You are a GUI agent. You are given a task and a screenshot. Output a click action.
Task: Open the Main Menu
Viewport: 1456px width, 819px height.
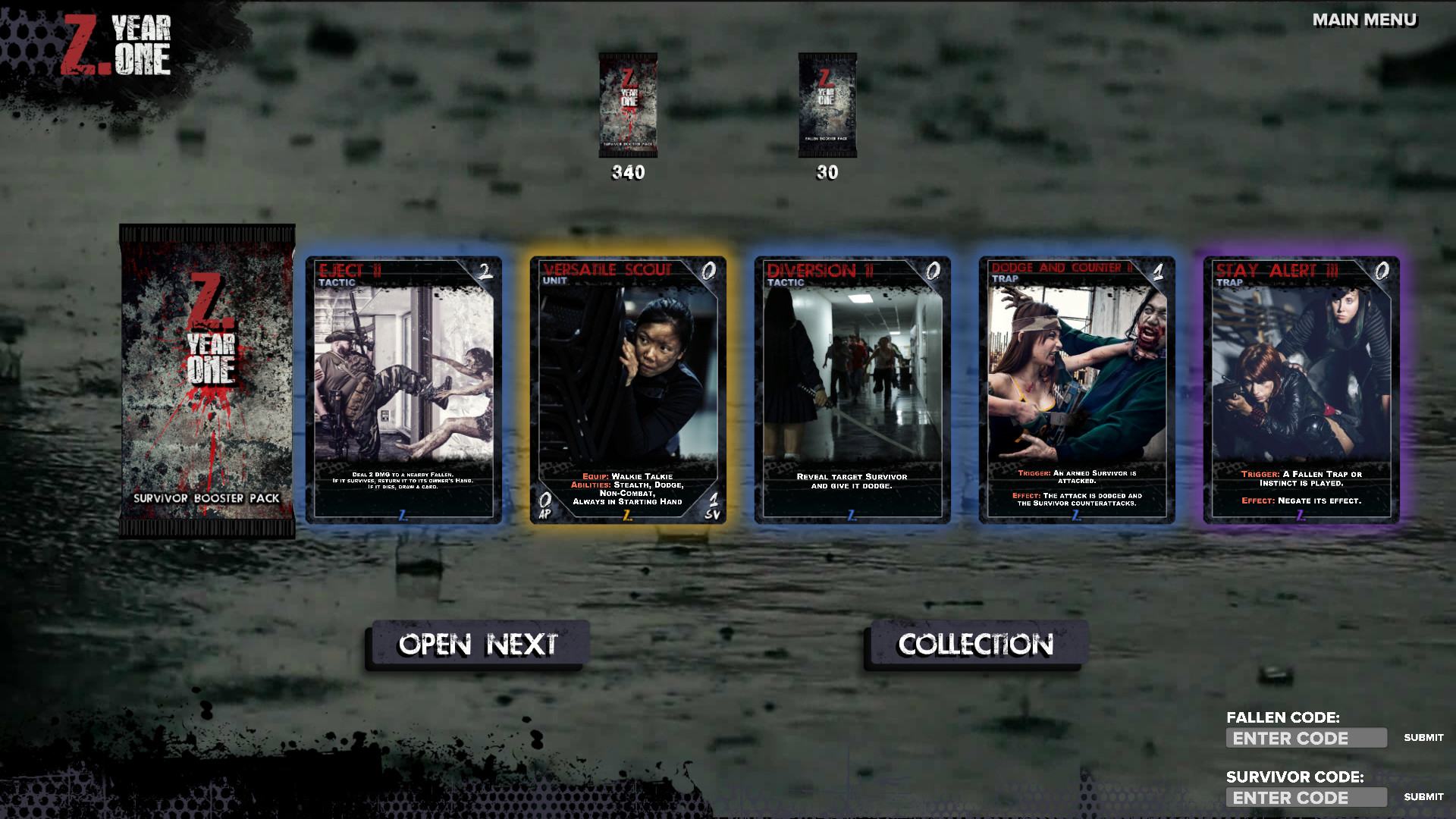pos(1364,20)
